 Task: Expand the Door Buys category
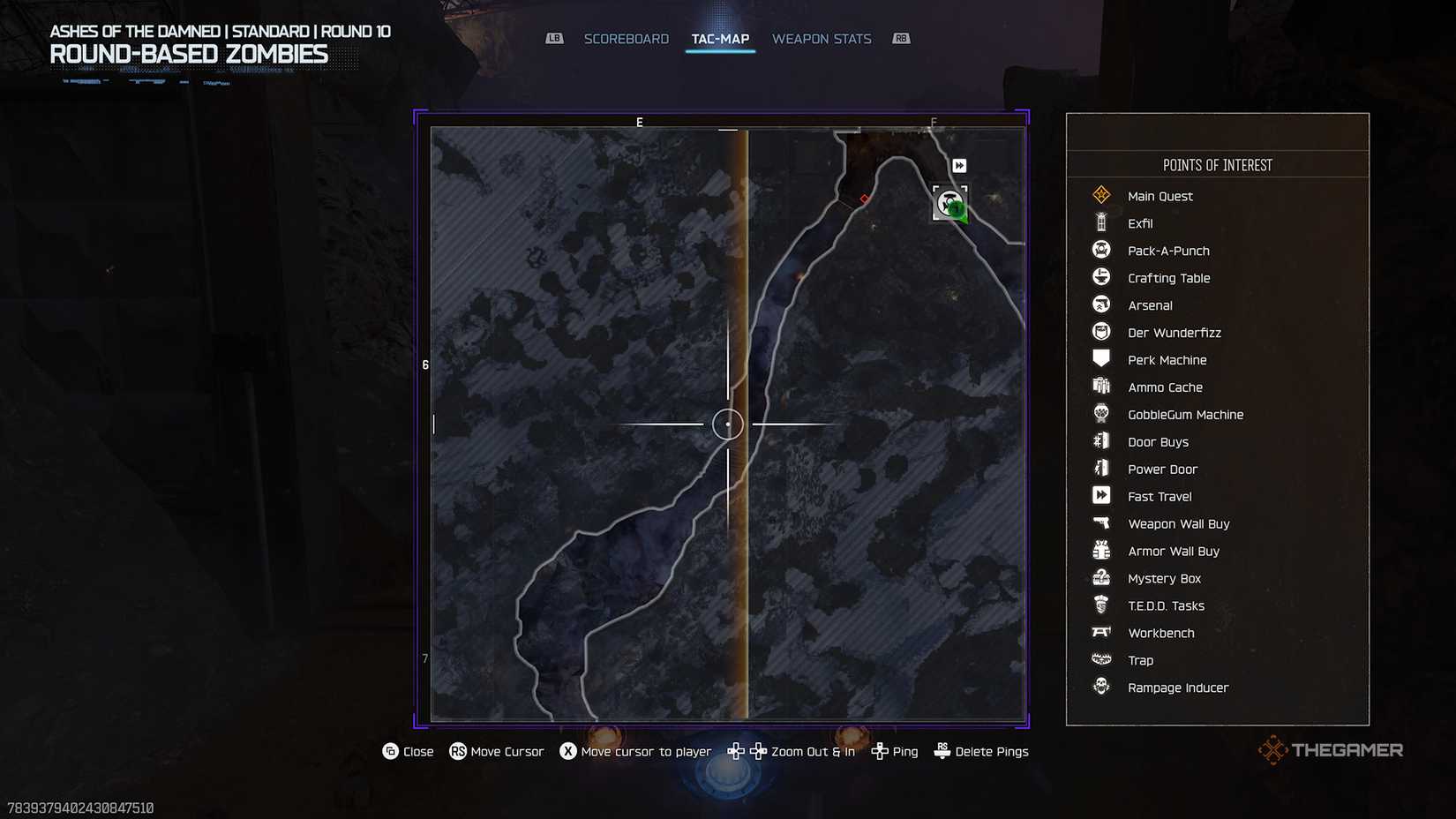point(1100,441)
